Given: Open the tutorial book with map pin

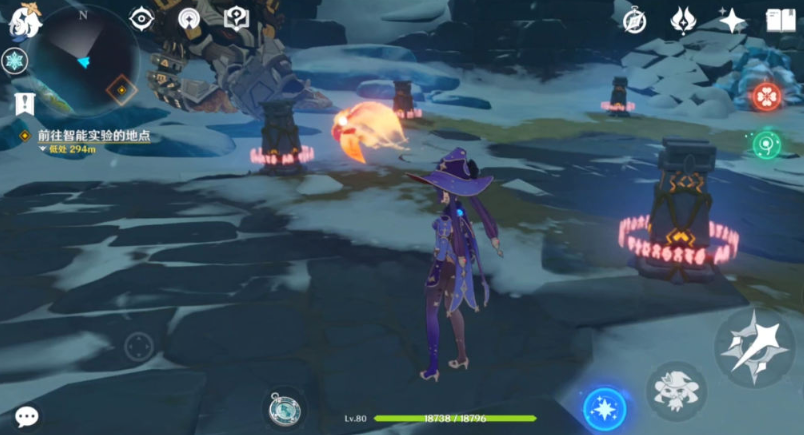Looking at the screenshot, I should [x=236, y=19].
